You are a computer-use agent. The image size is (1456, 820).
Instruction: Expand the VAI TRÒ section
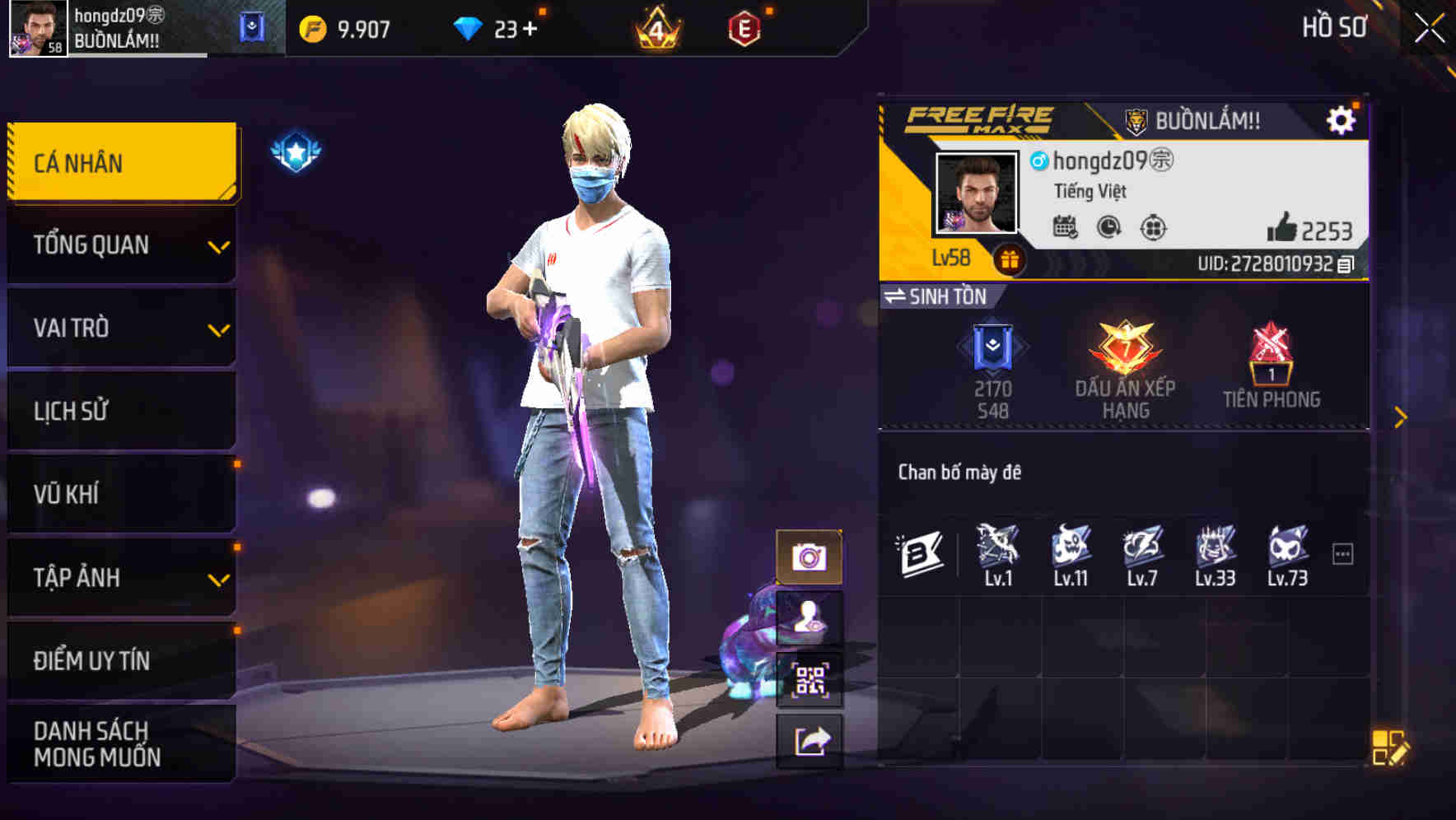[x=120, y=328]
